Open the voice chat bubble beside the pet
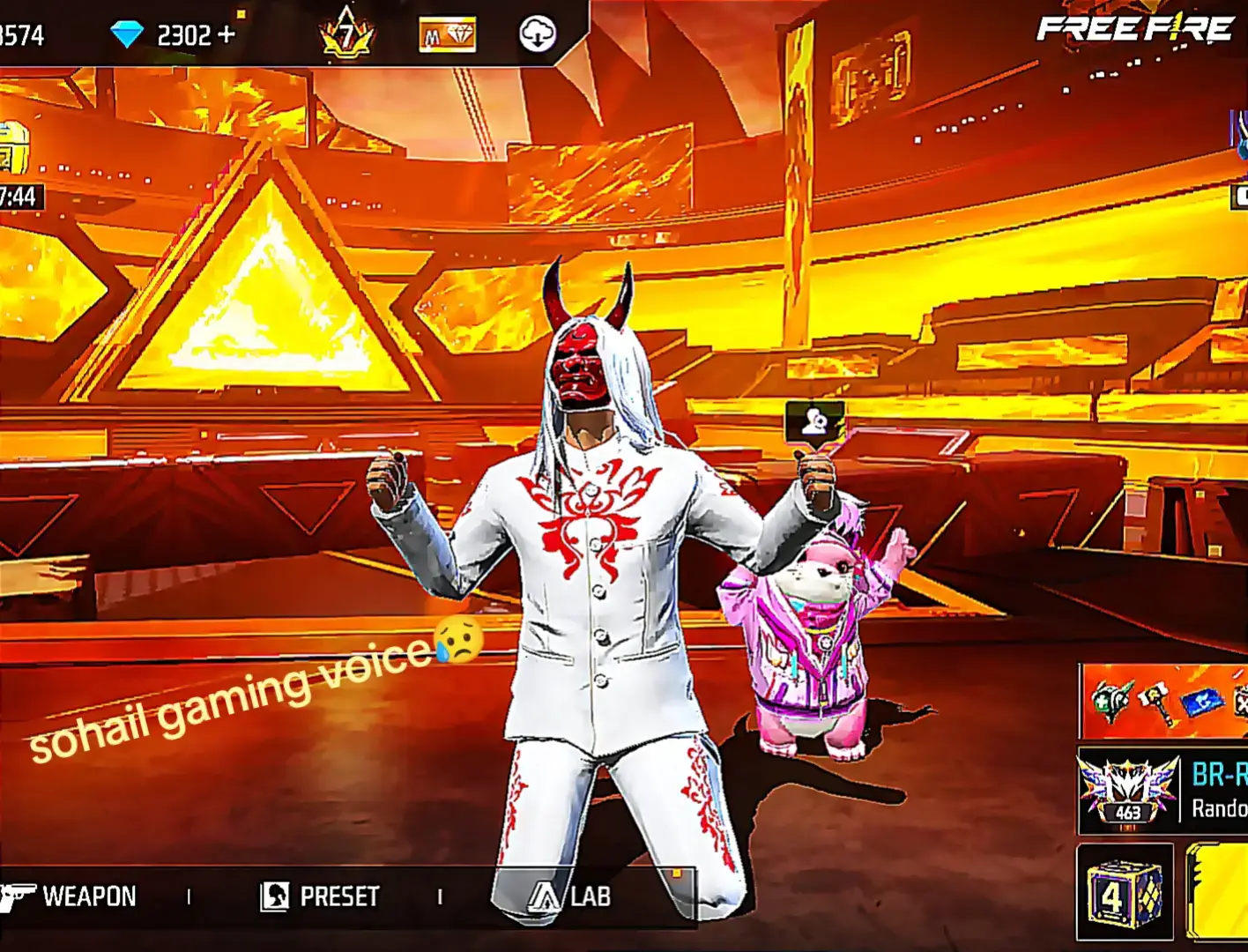This screenshot has width=1248, height=952. (815, 421)
